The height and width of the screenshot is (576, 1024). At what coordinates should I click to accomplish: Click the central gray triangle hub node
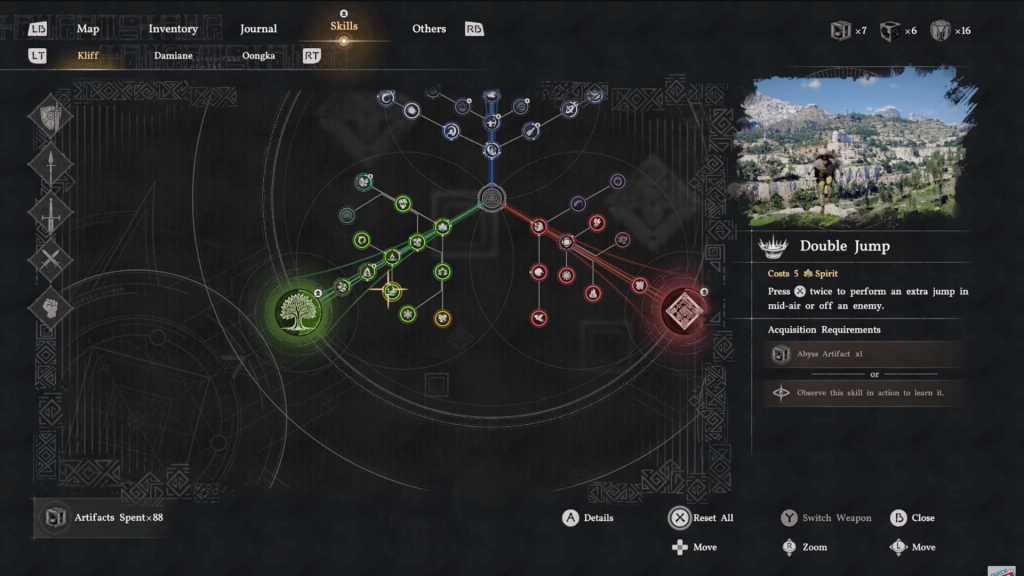(491, 197)
